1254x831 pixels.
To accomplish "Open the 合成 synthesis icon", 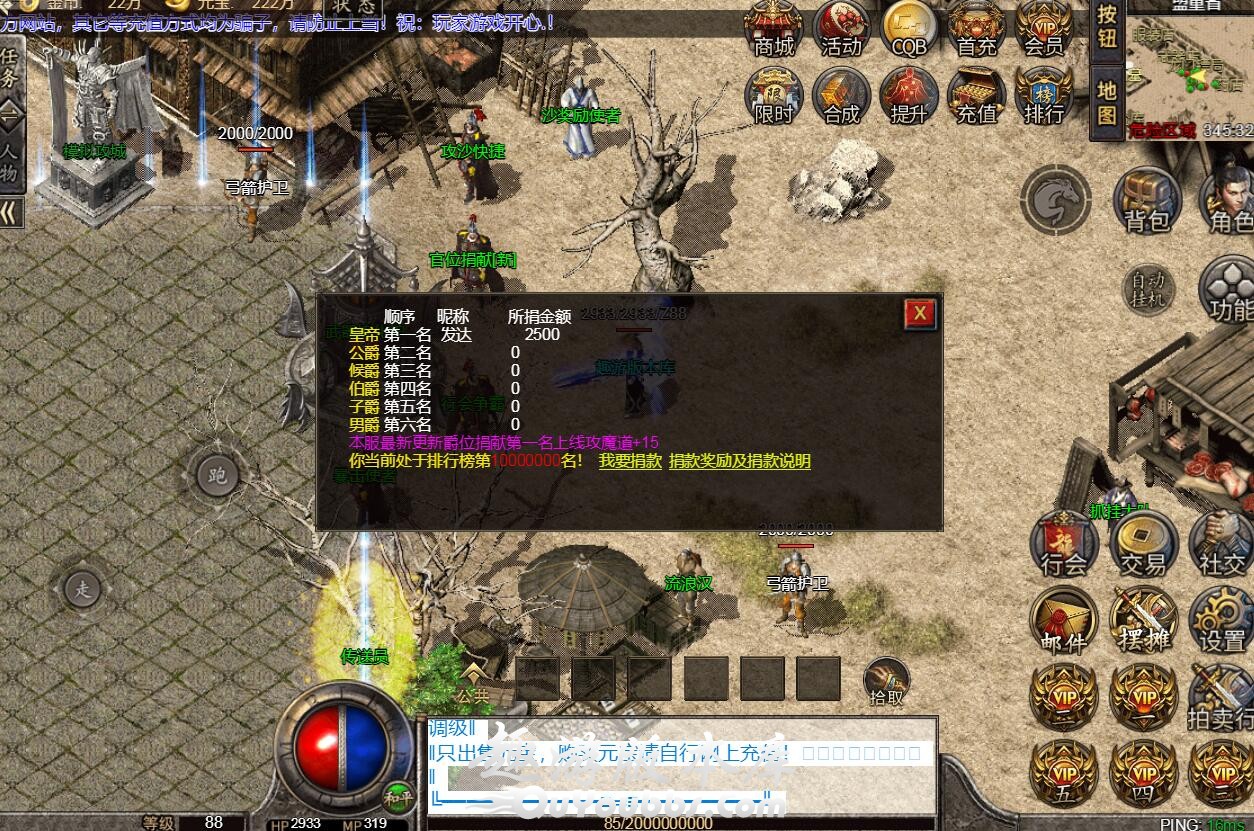I will [842, 97].
